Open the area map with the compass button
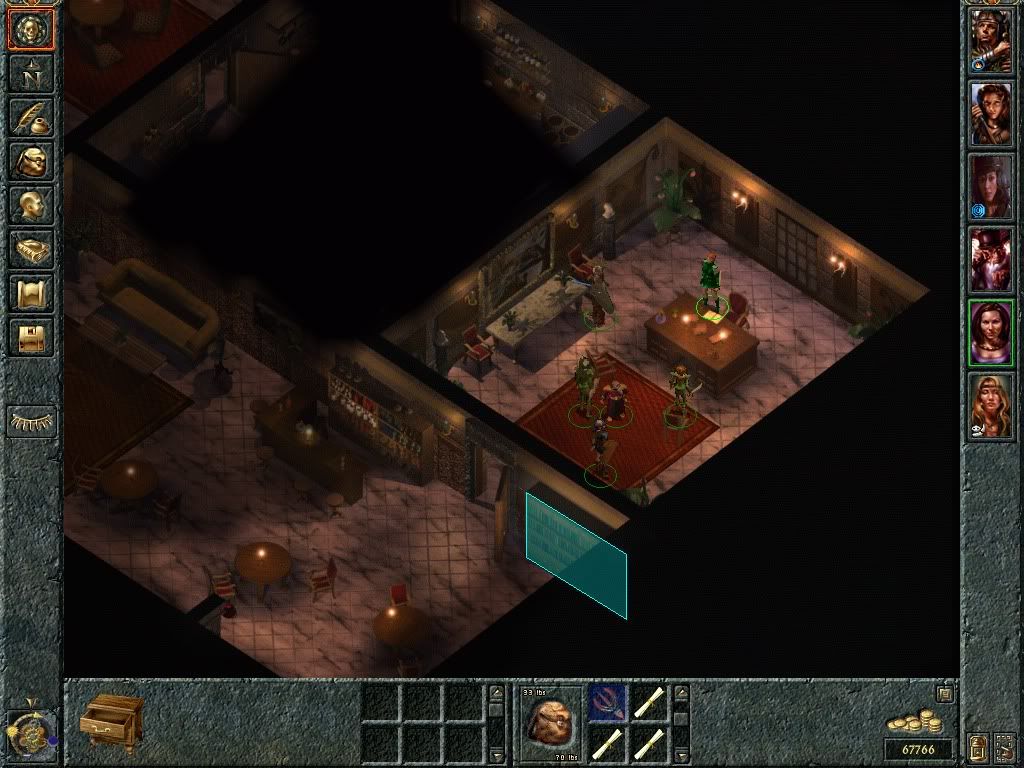 tap(31, 72)
